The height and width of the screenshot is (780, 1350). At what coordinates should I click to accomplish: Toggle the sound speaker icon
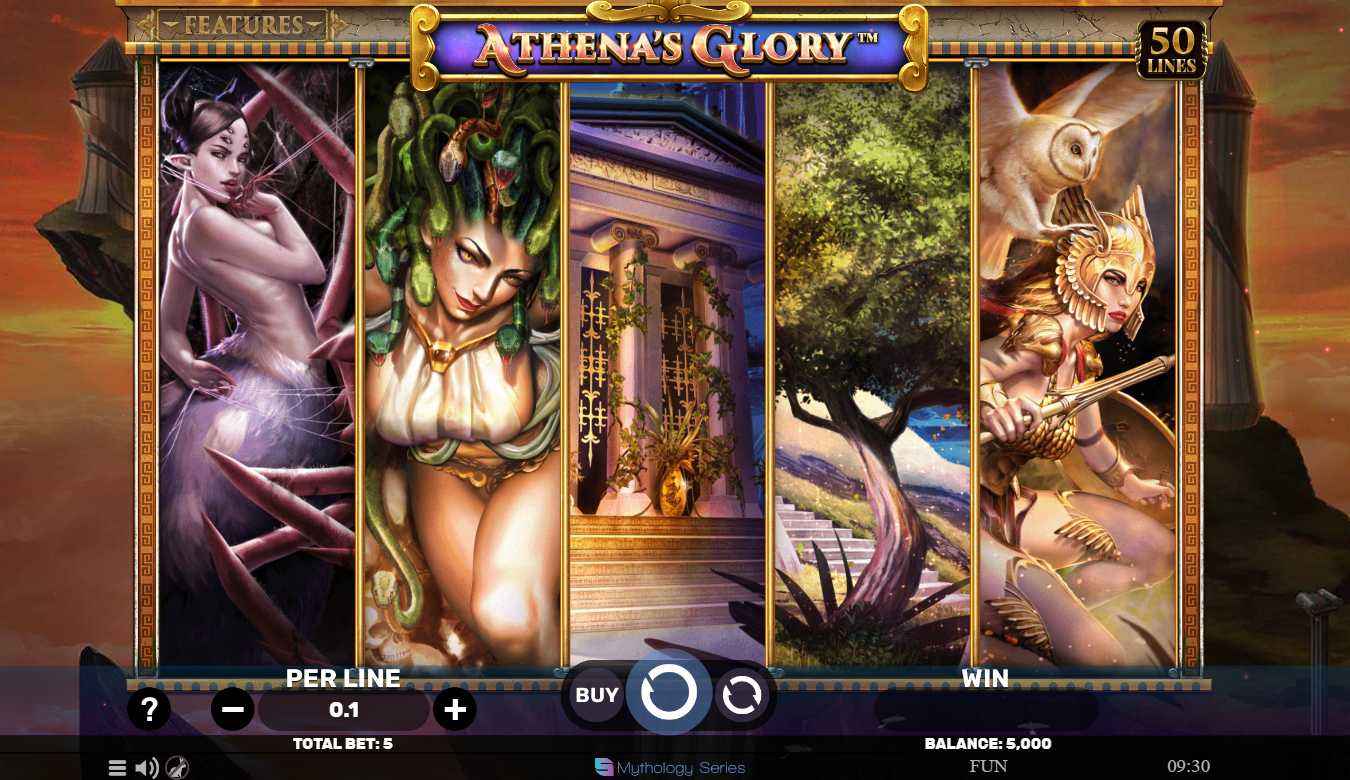click(x=147, y=768)
